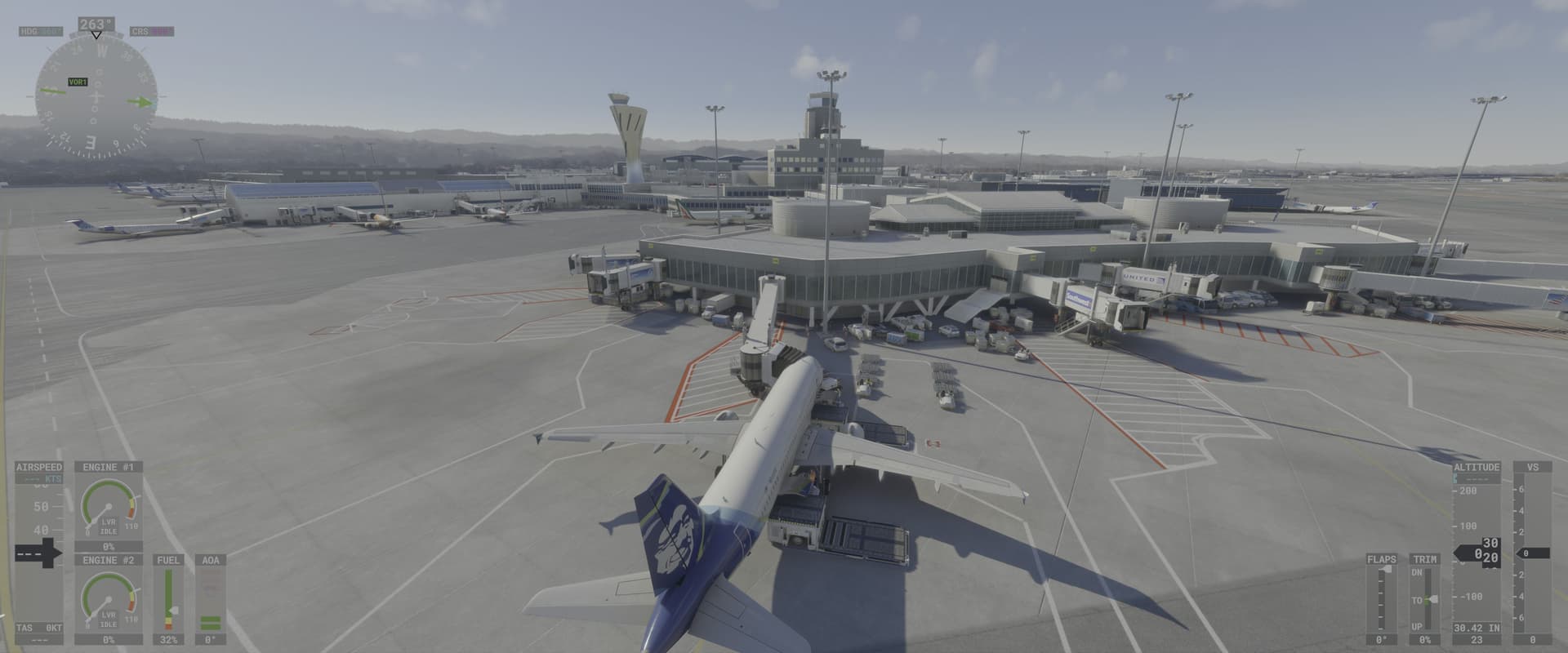Select the VOR1 indicator on the compass
This screenshot has height=653, width=1568.
(77, 82)
